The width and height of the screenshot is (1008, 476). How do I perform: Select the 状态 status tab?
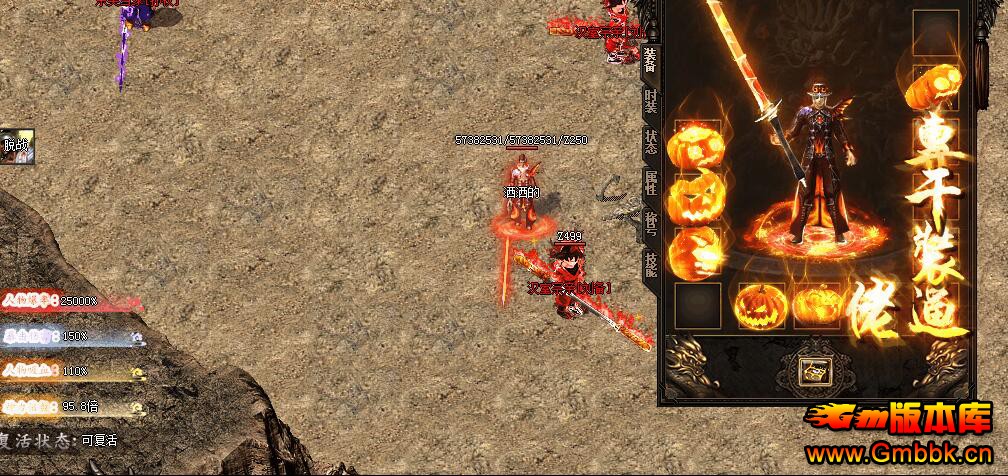[x=651, y=141]
